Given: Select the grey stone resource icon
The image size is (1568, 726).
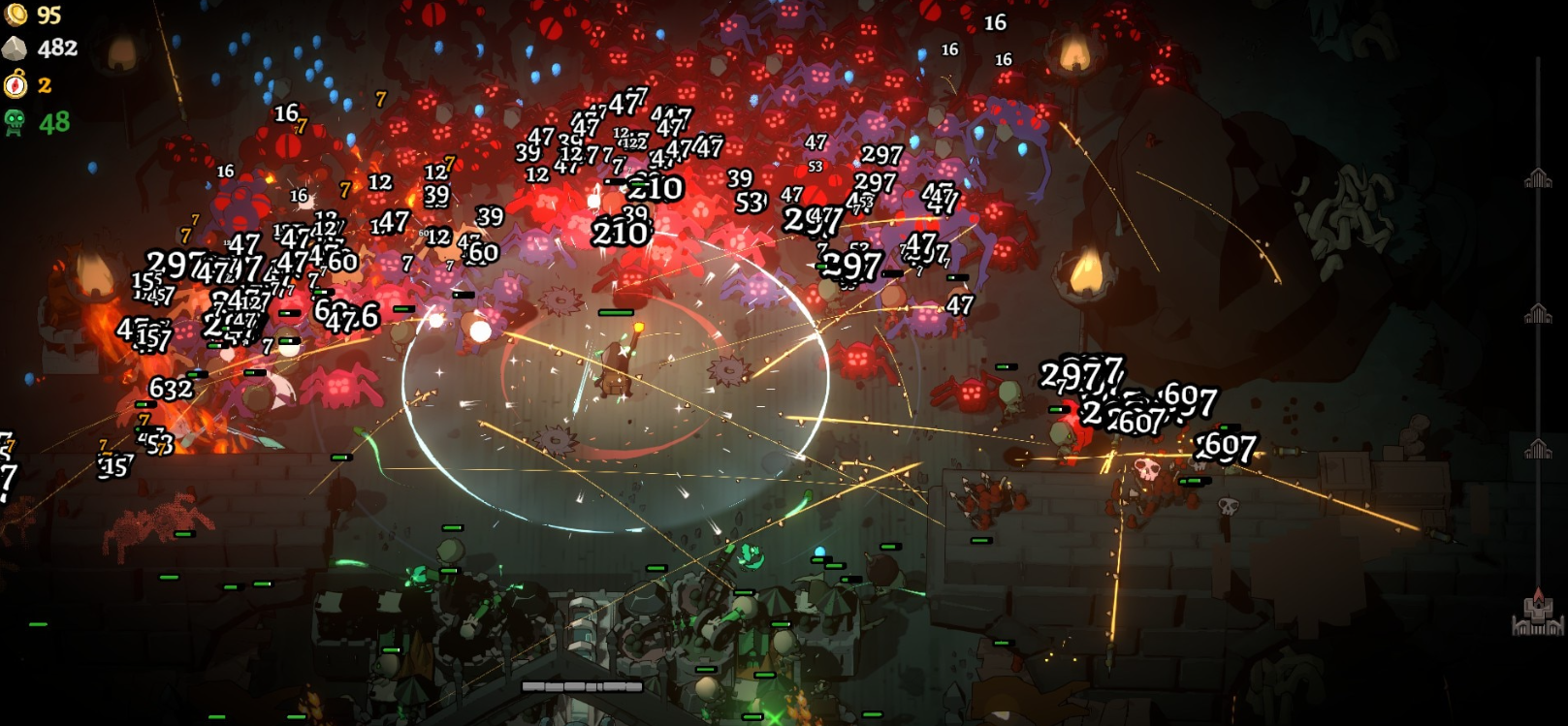Looking at the screenshot, I should click(x=16, y=47).
